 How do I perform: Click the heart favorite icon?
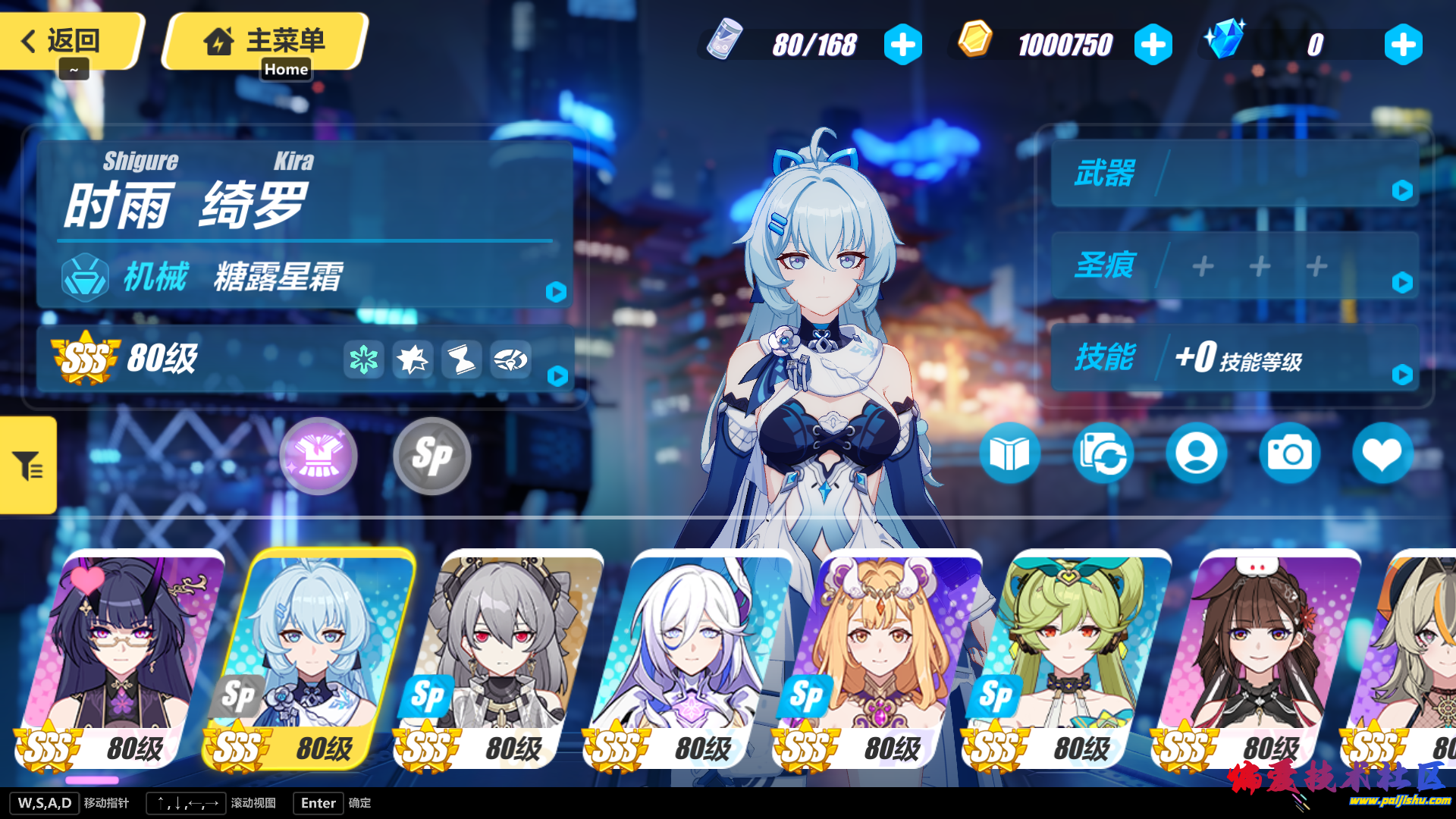click(1382, 453)
